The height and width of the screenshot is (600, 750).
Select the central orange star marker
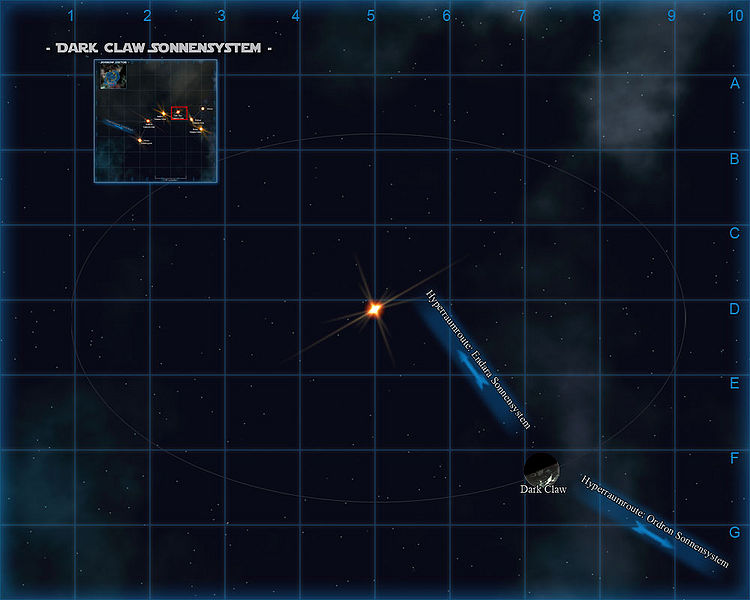[373, 310]
